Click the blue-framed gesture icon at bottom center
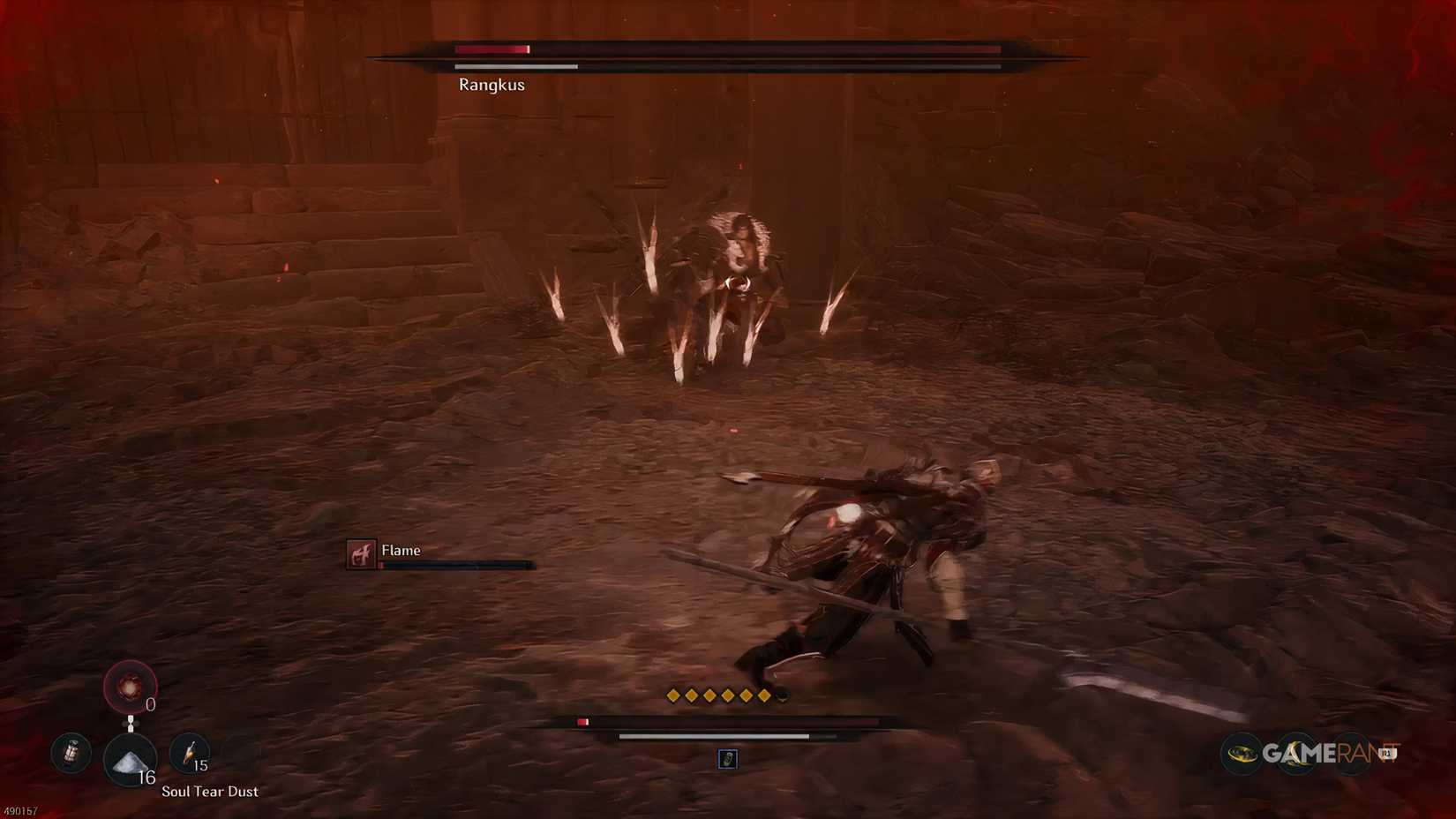Screen dimensions: 1456x819 (x=728, y=759)
